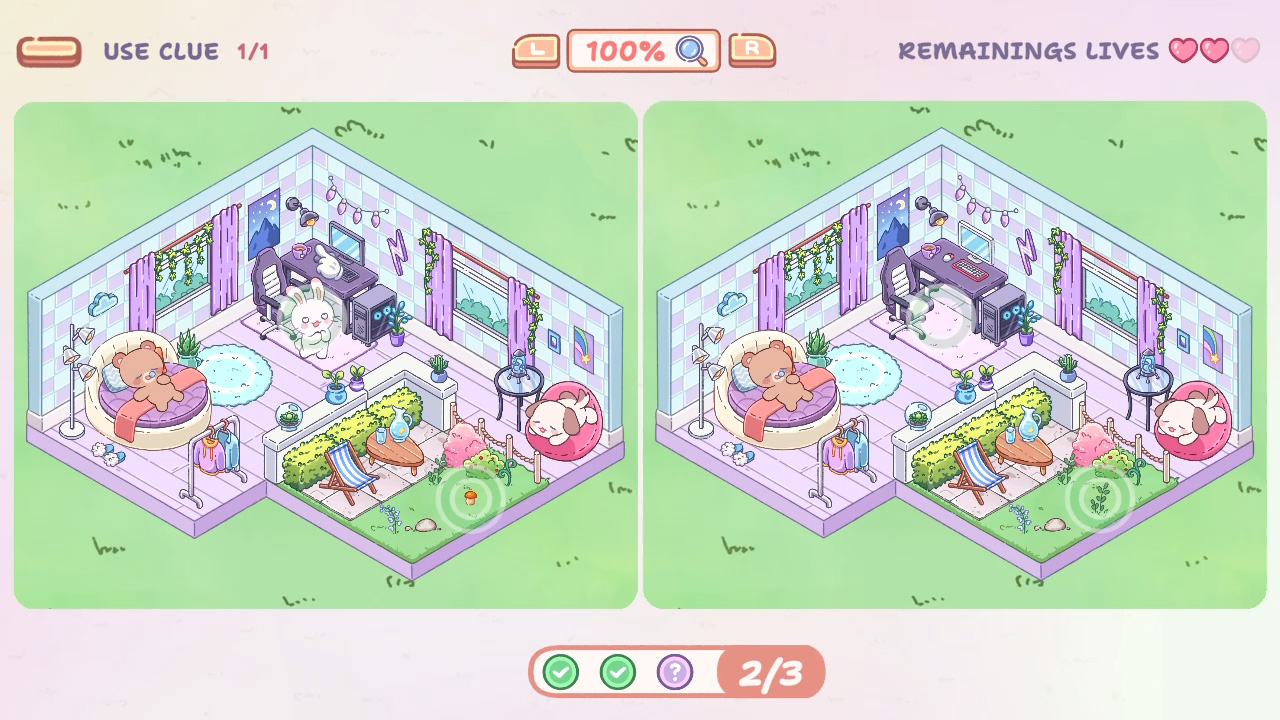Click the sleeping bear on the round bed
This screenshot has height=720, width=1280.
(x=146, y=385)
